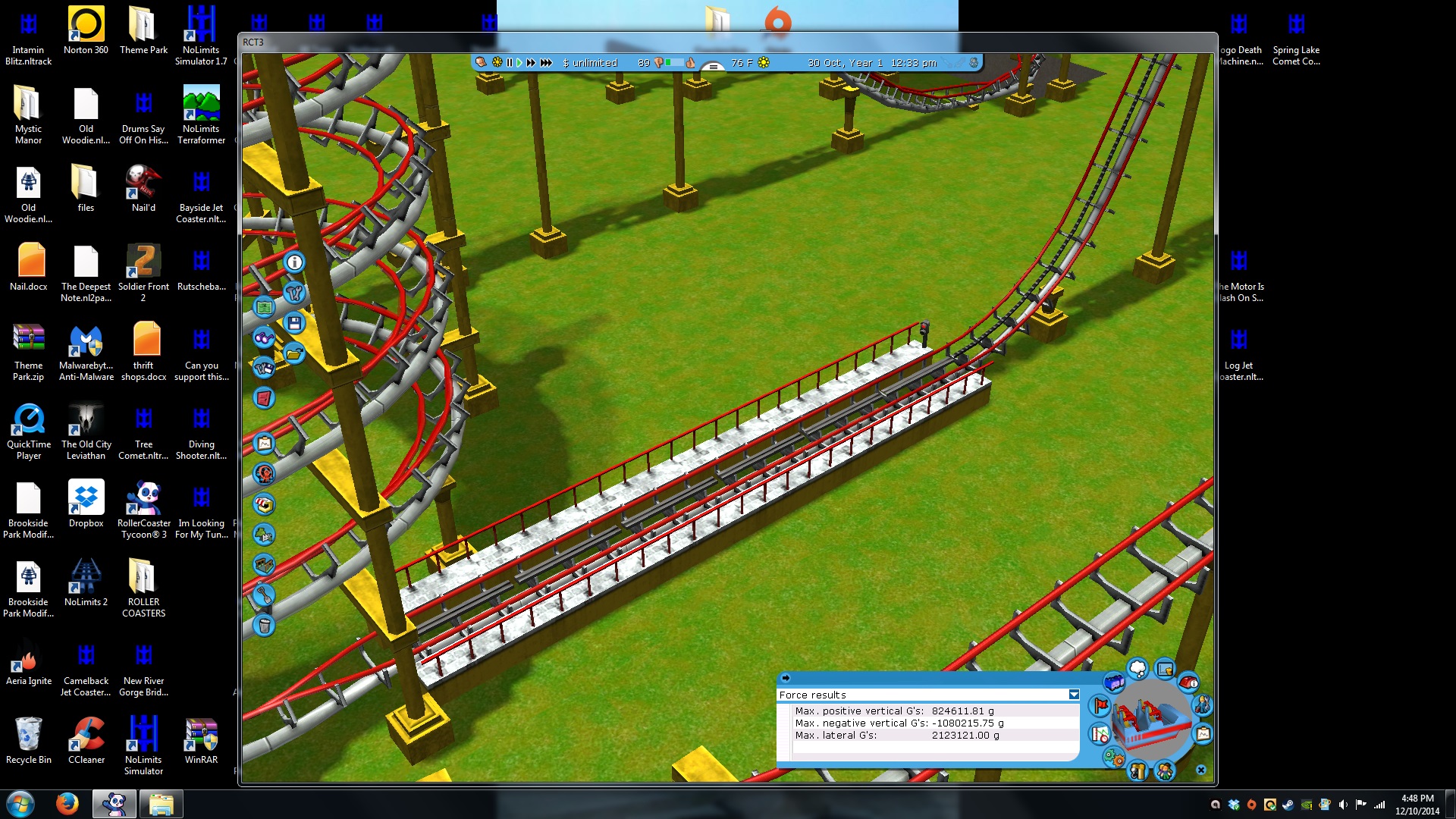Open the ride's red flag operating mode tab
This screenshot has height=819, width=1456.
[1100, 706]
